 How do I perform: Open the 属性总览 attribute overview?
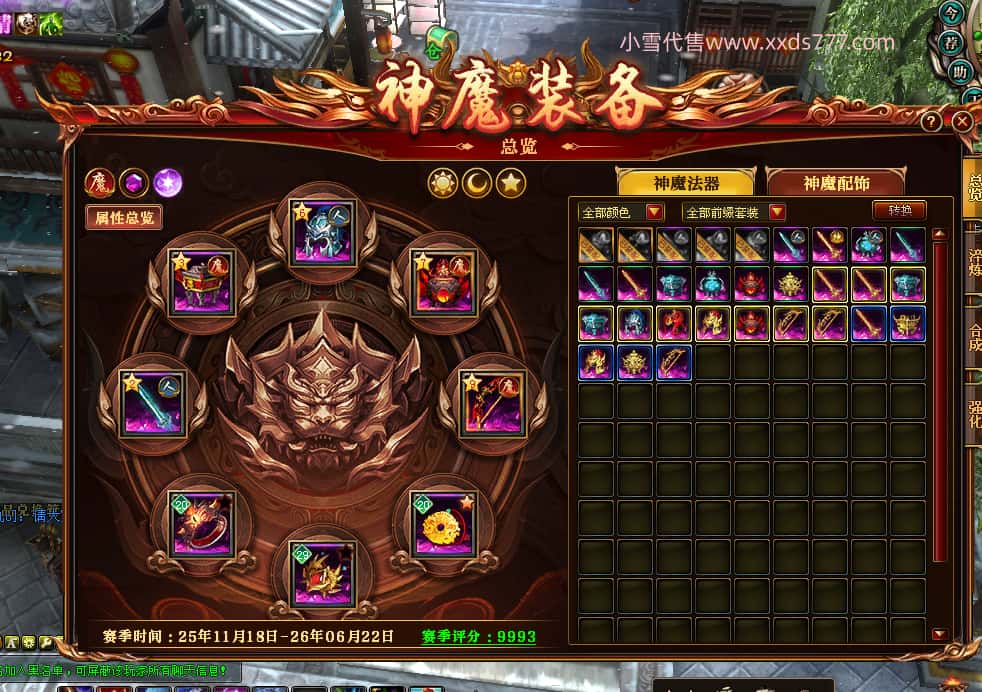124,217
